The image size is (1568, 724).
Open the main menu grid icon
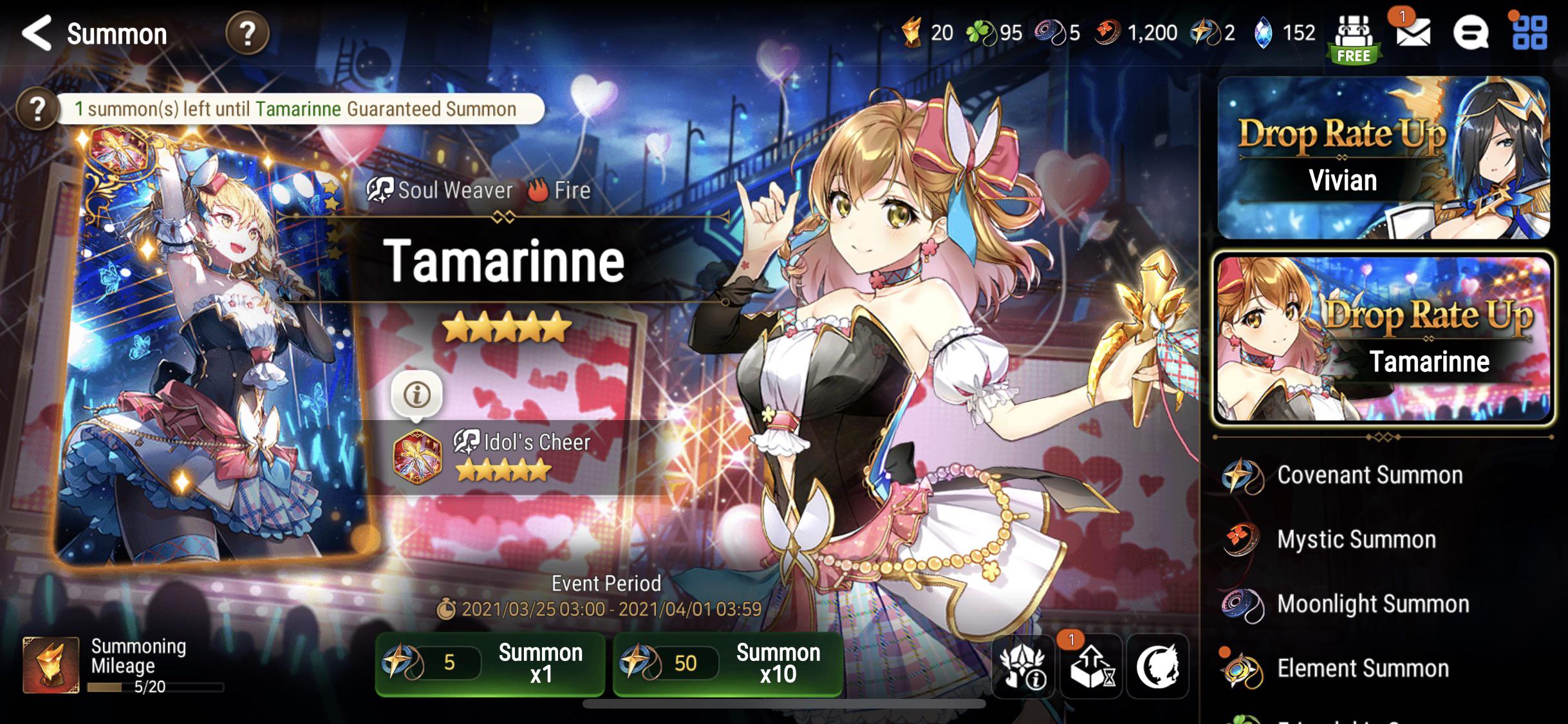(x=1529, y=32)
